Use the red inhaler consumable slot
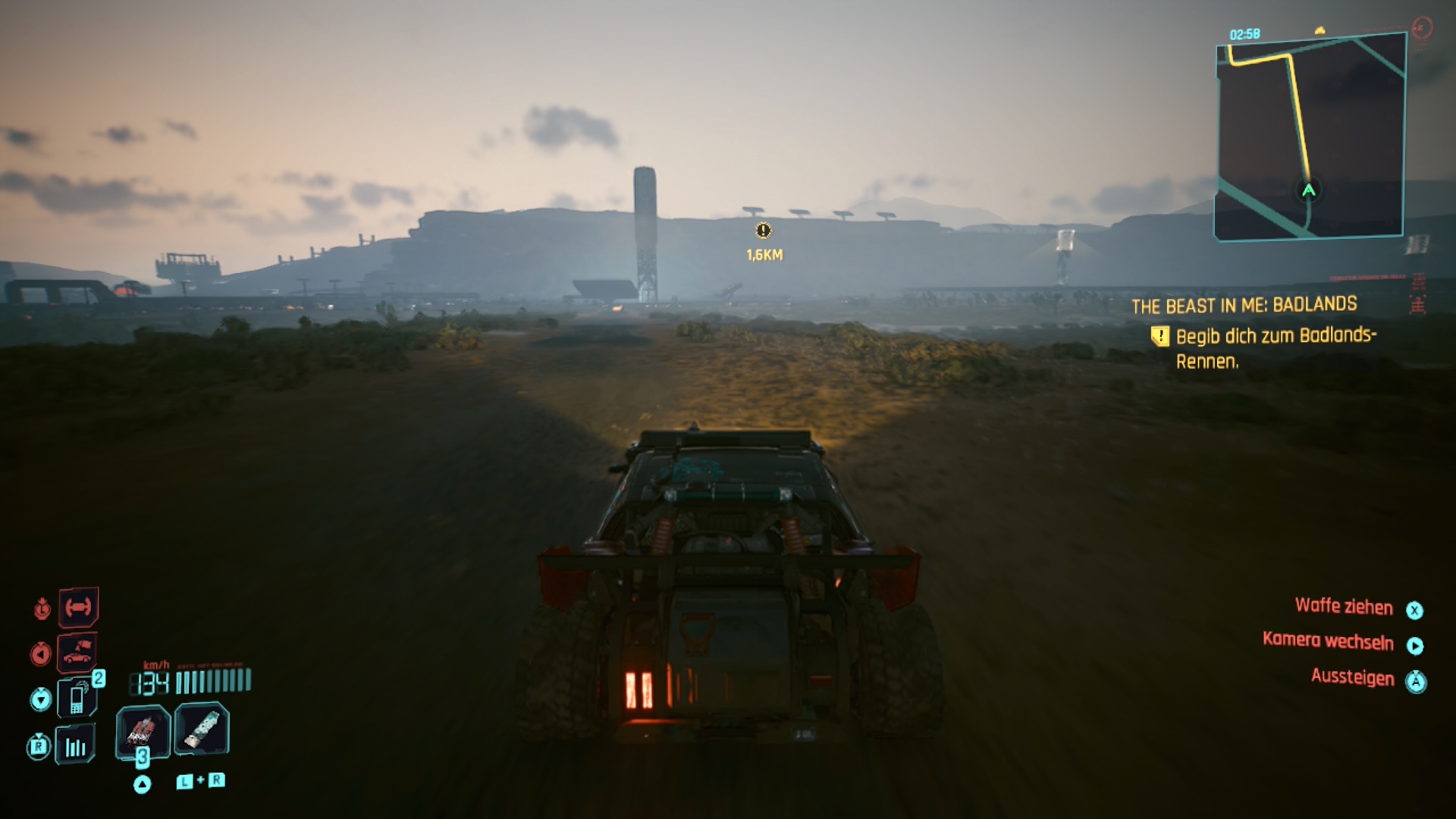The width and height of the screenshot is (1456, 819). [x=142, y=733]
